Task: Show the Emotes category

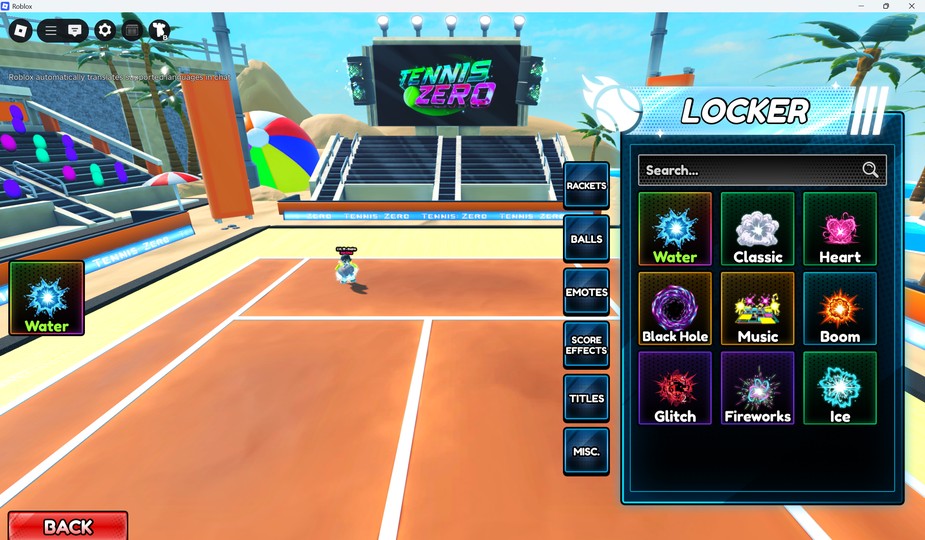Action: [x=586, y=292]
